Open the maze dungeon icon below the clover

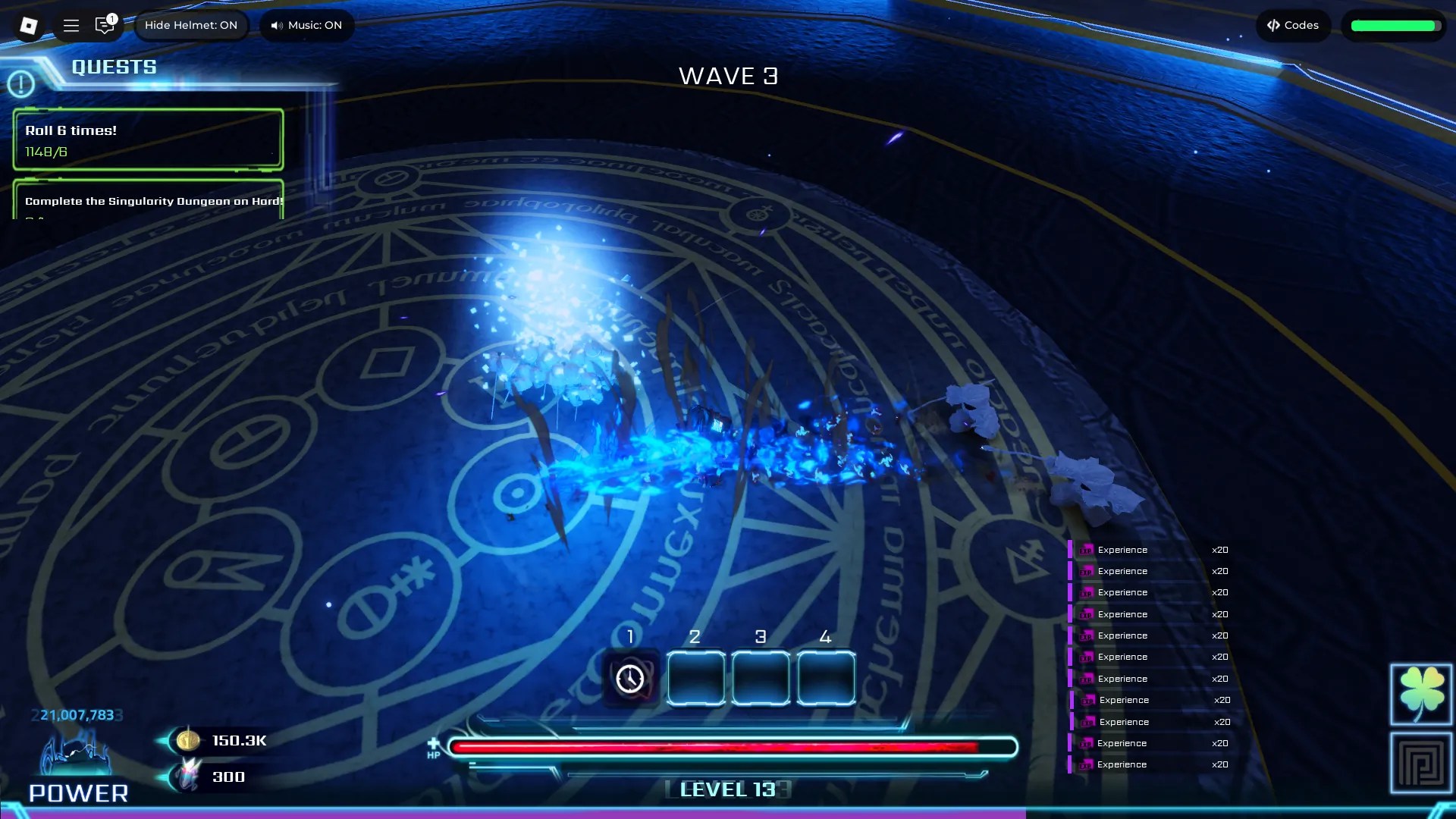click(x=1421, y=762)
